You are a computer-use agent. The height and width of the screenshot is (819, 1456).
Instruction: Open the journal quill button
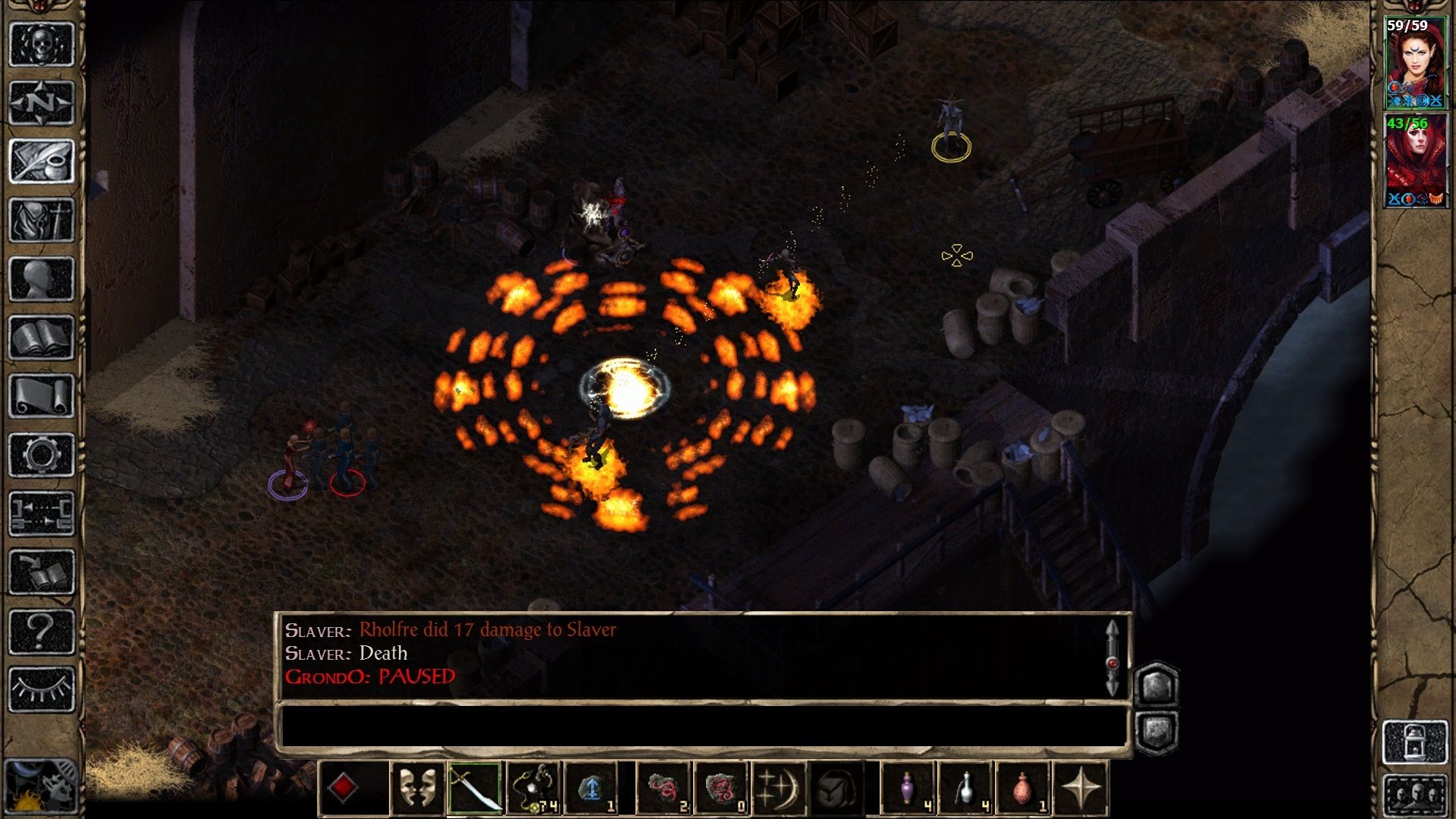(x=42, y=161)
